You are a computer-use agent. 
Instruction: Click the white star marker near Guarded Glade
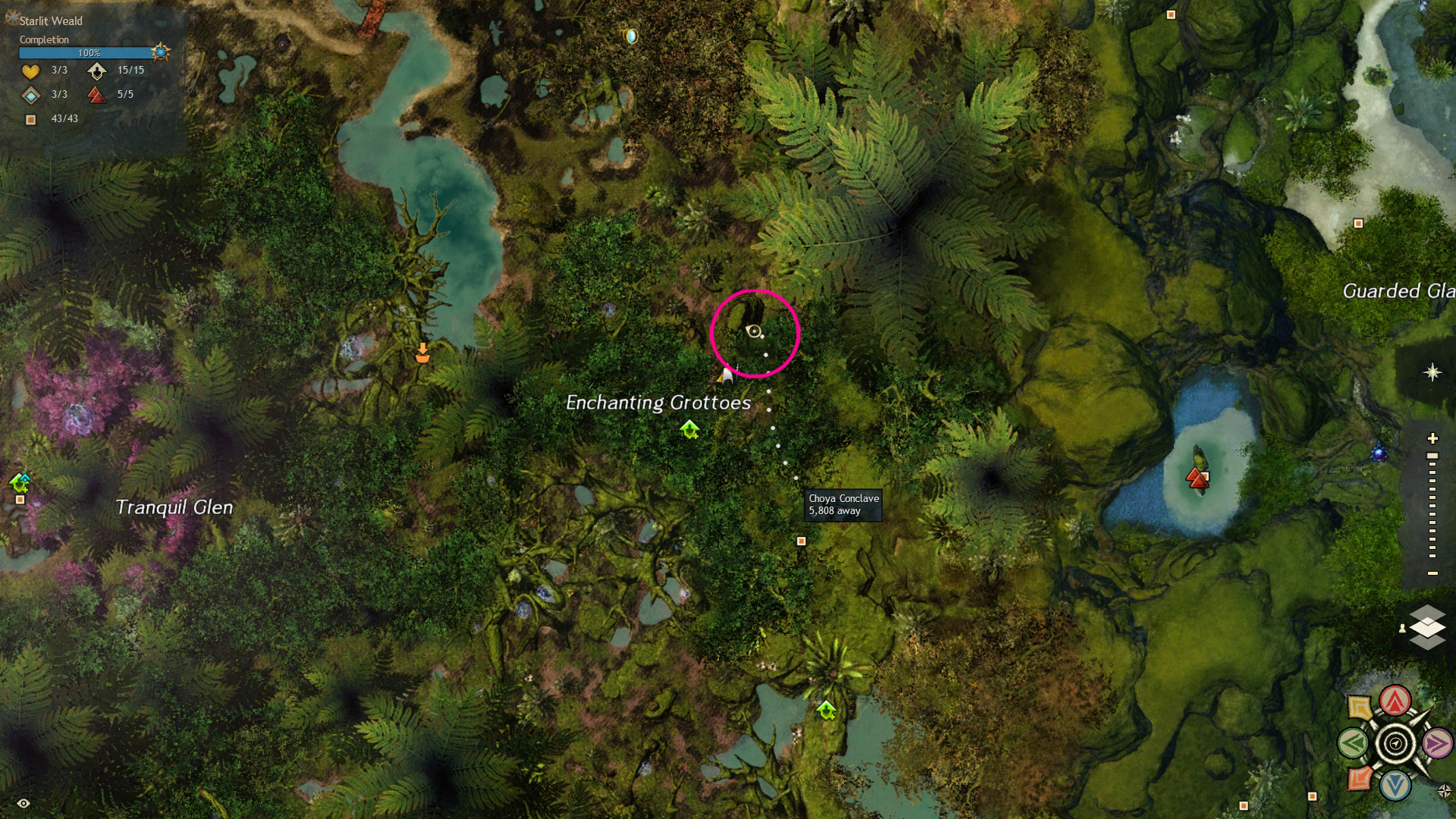coord(1432,372)
